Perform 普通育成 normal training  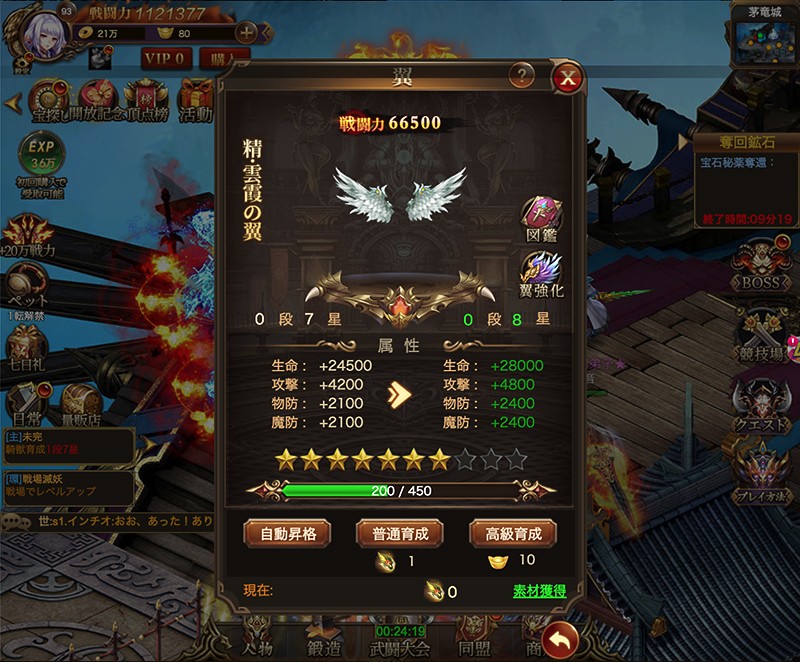click(x=400, y=533)
